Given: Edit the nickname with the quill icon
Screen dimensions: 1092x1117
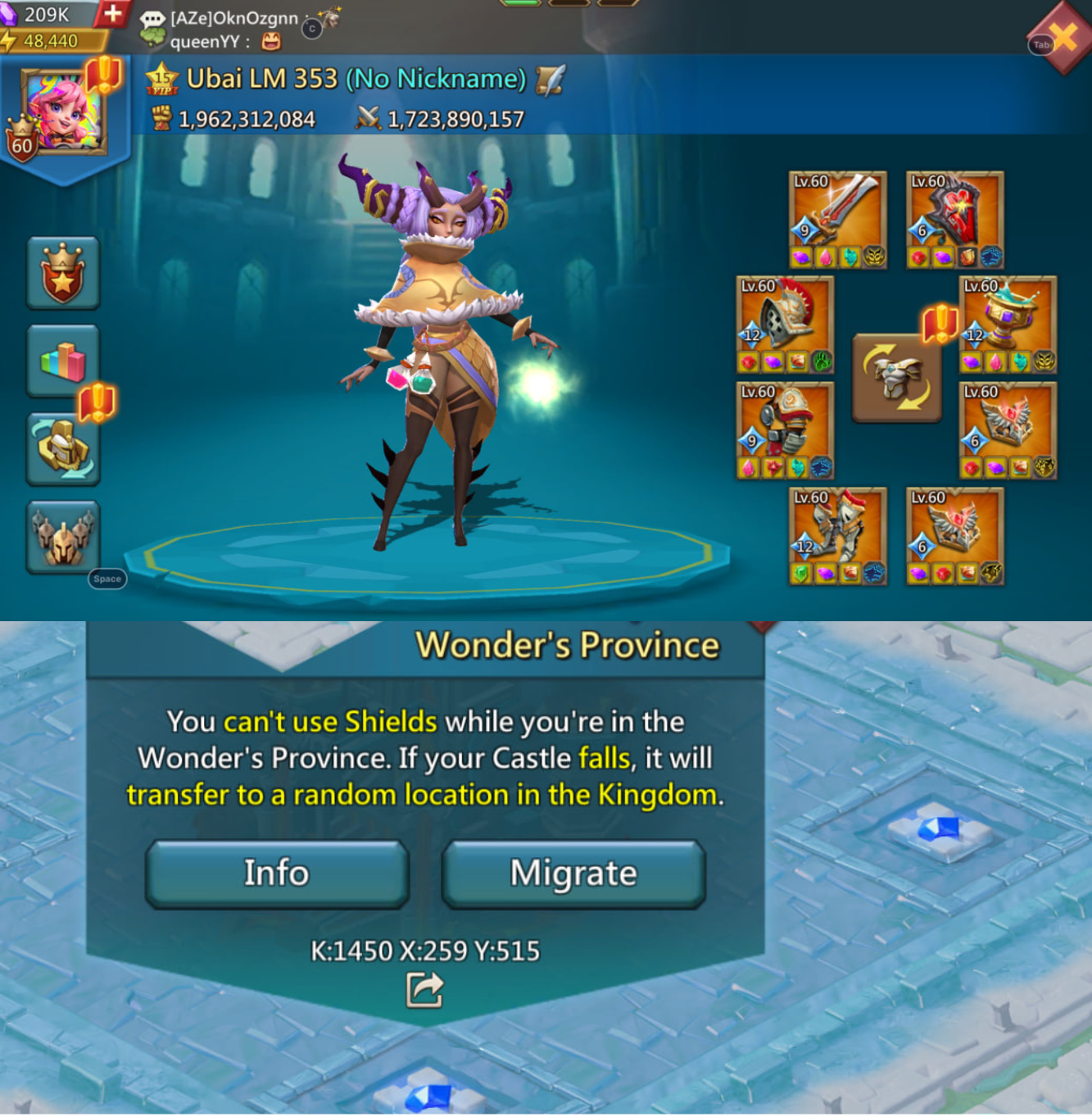Looking at the screenshot, I should pyautogui.click(x=550, y=79).
